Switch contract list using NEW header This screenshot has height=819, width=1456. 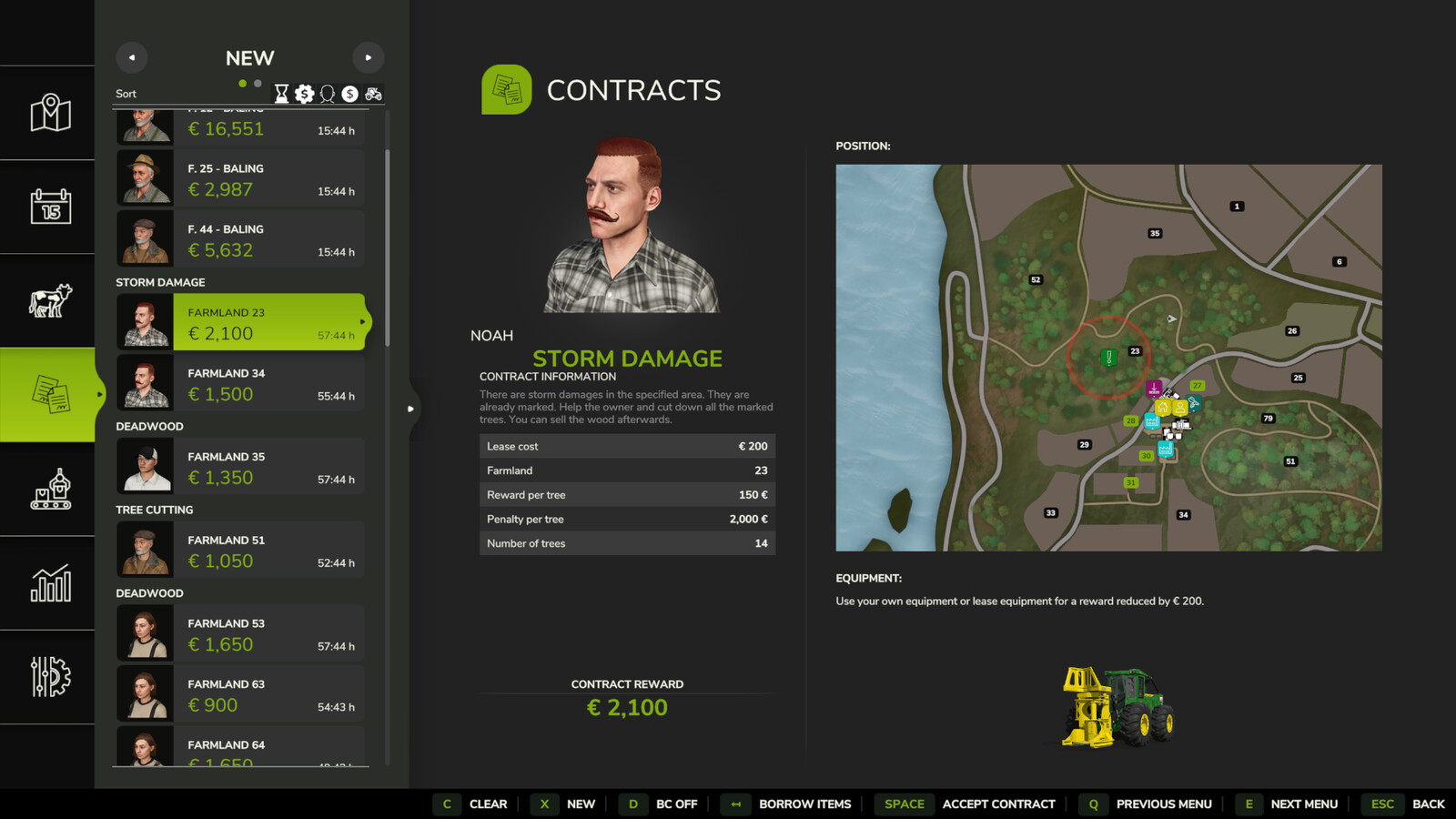coord(248,58)
